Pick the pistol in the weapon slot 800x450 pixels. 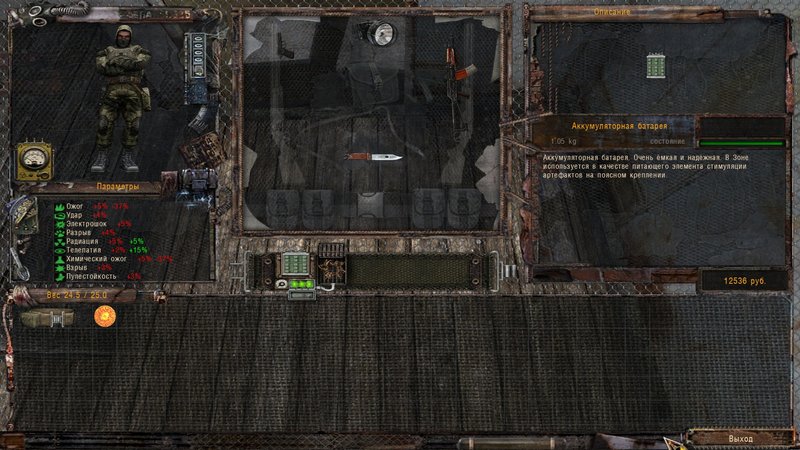tap(284, 47)
